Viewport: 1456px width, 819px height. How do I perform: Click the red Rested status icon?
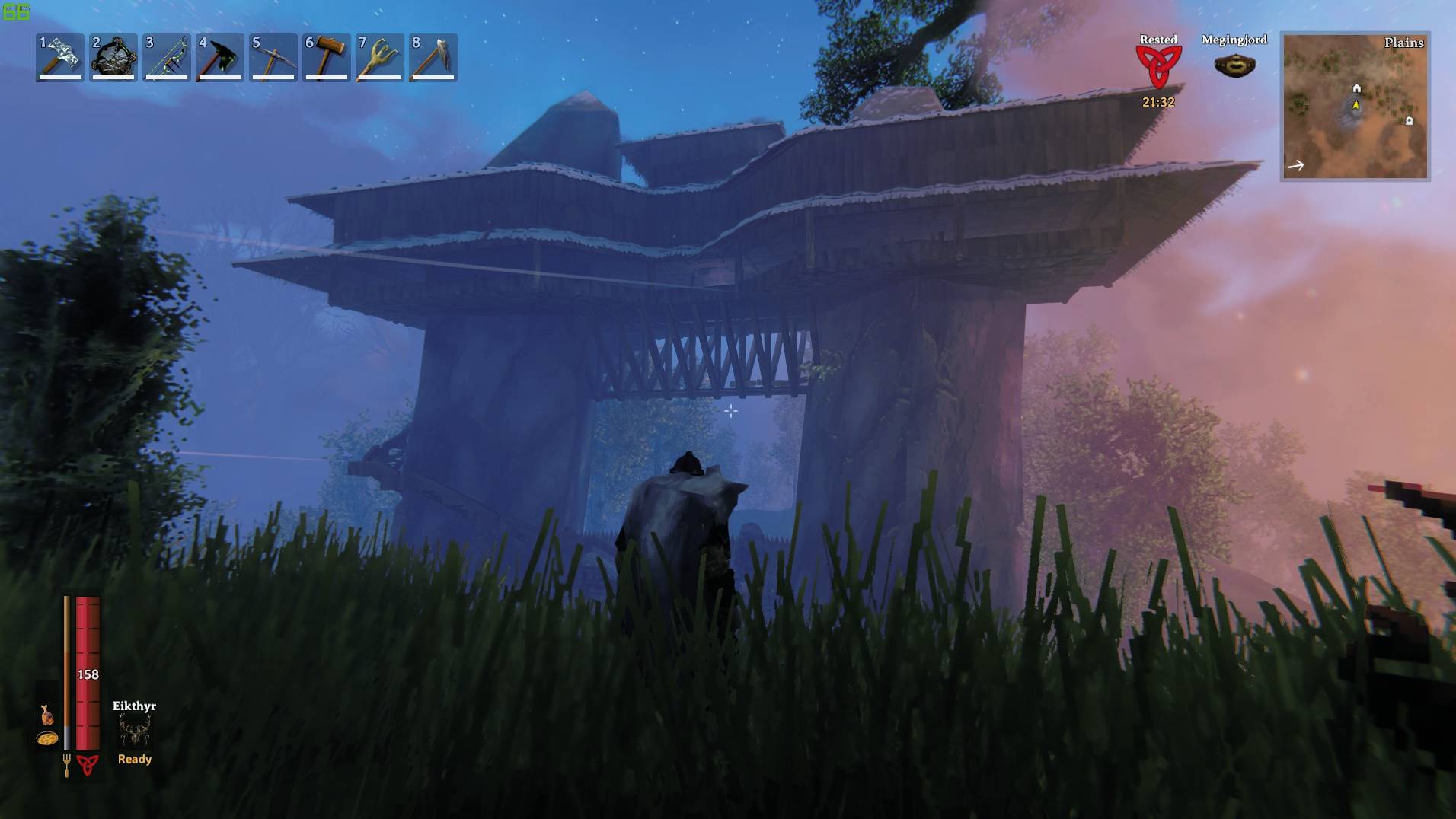[1157, 67]
